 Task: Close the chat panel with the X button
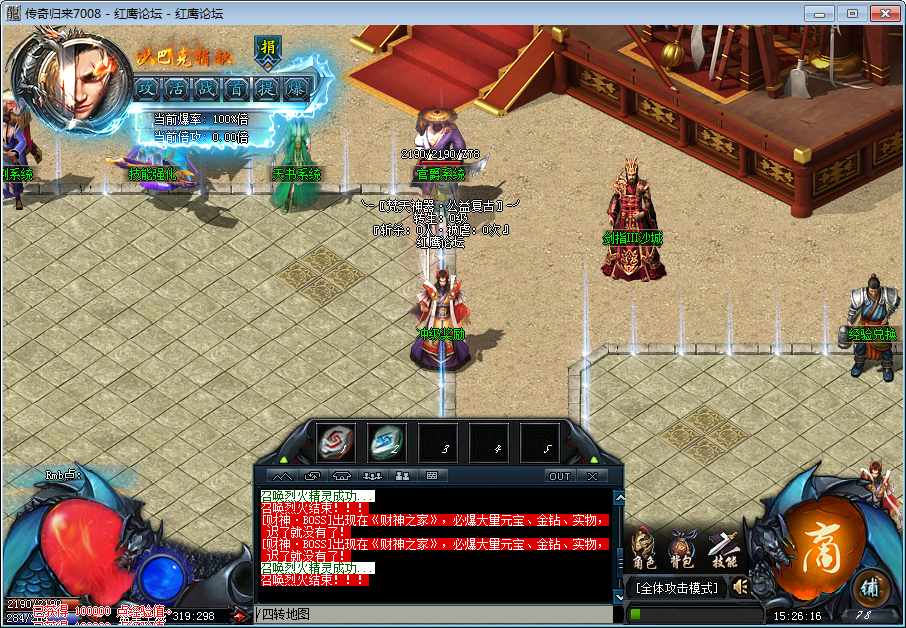(593, 476)
